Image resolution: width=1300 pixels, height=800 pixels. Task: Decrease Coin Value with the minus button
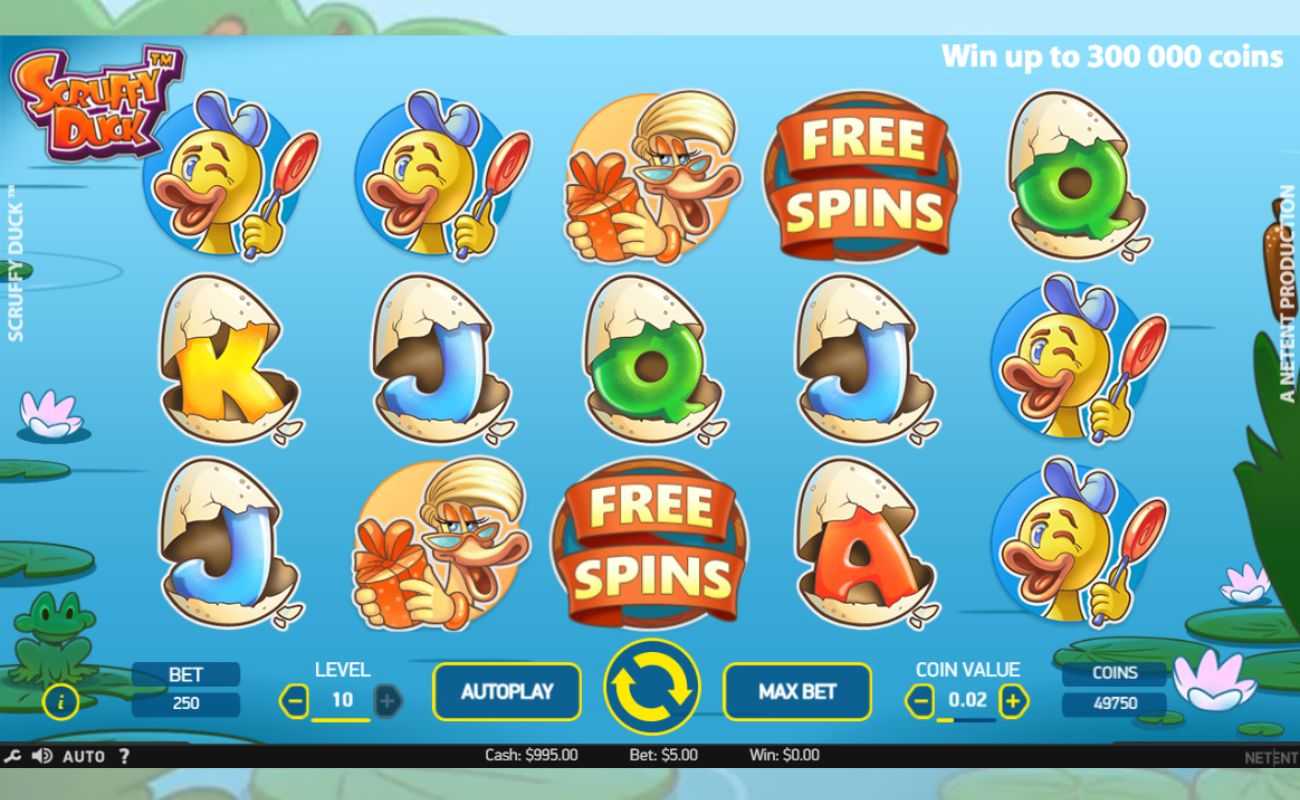click(x=920, y=702)
